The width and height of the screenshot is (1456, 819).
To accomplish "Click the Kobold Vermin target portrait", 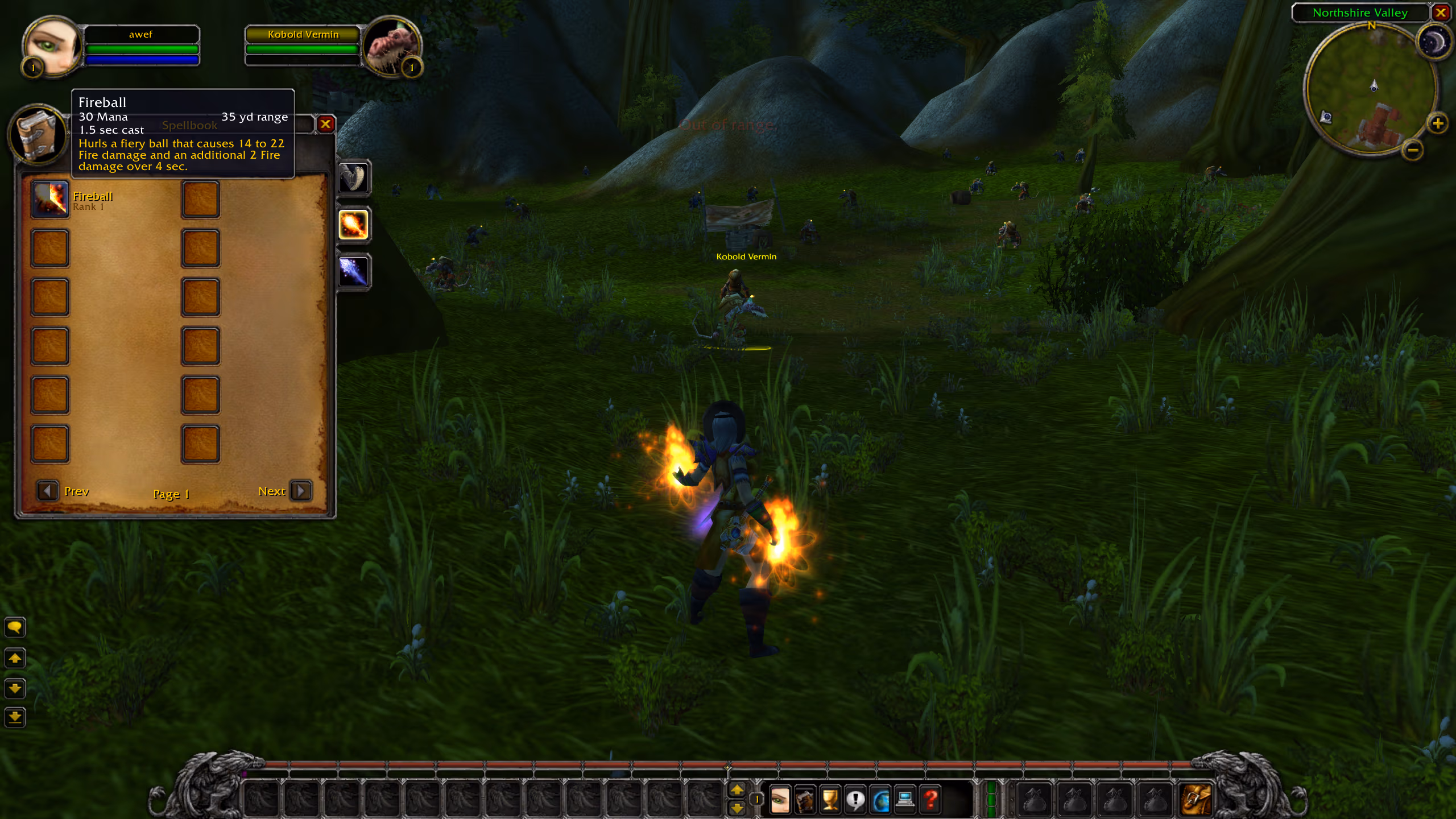I will (x=391, y=47).
